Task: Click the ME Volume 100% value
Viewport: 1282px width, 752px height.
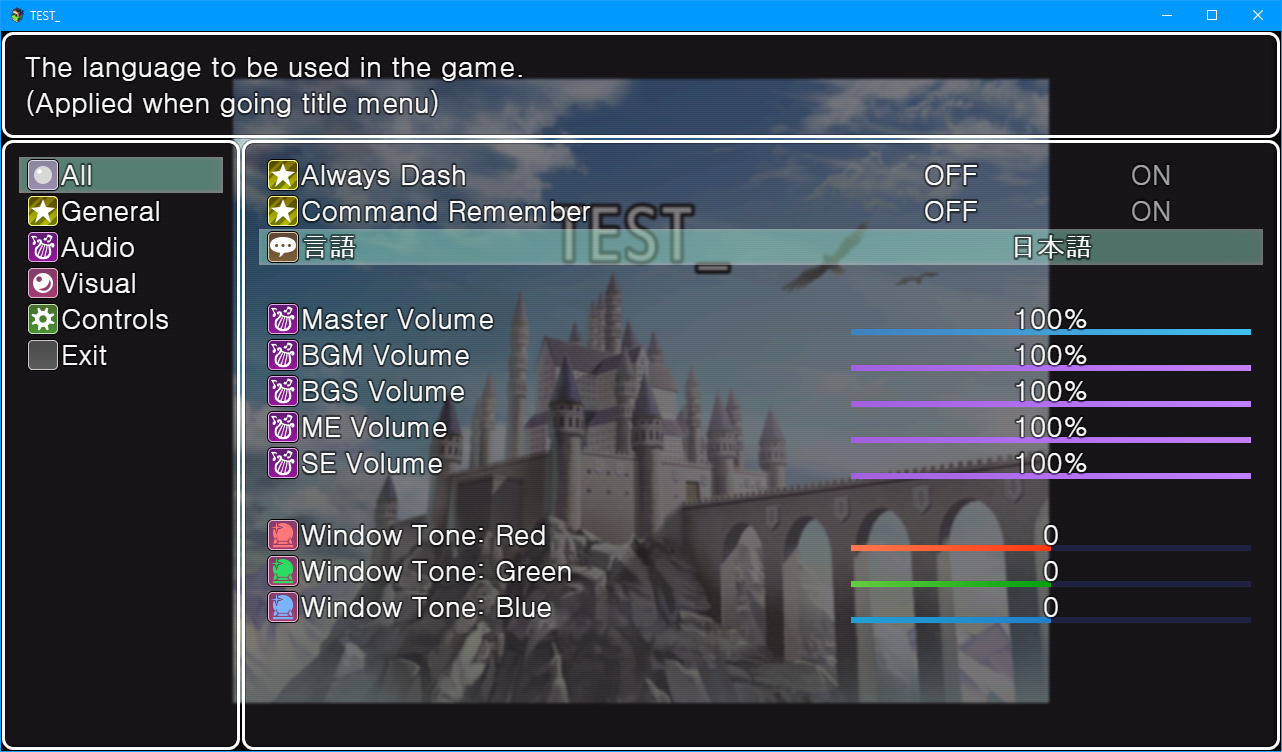Action: pyautogui.click(x=1051, y=427)
